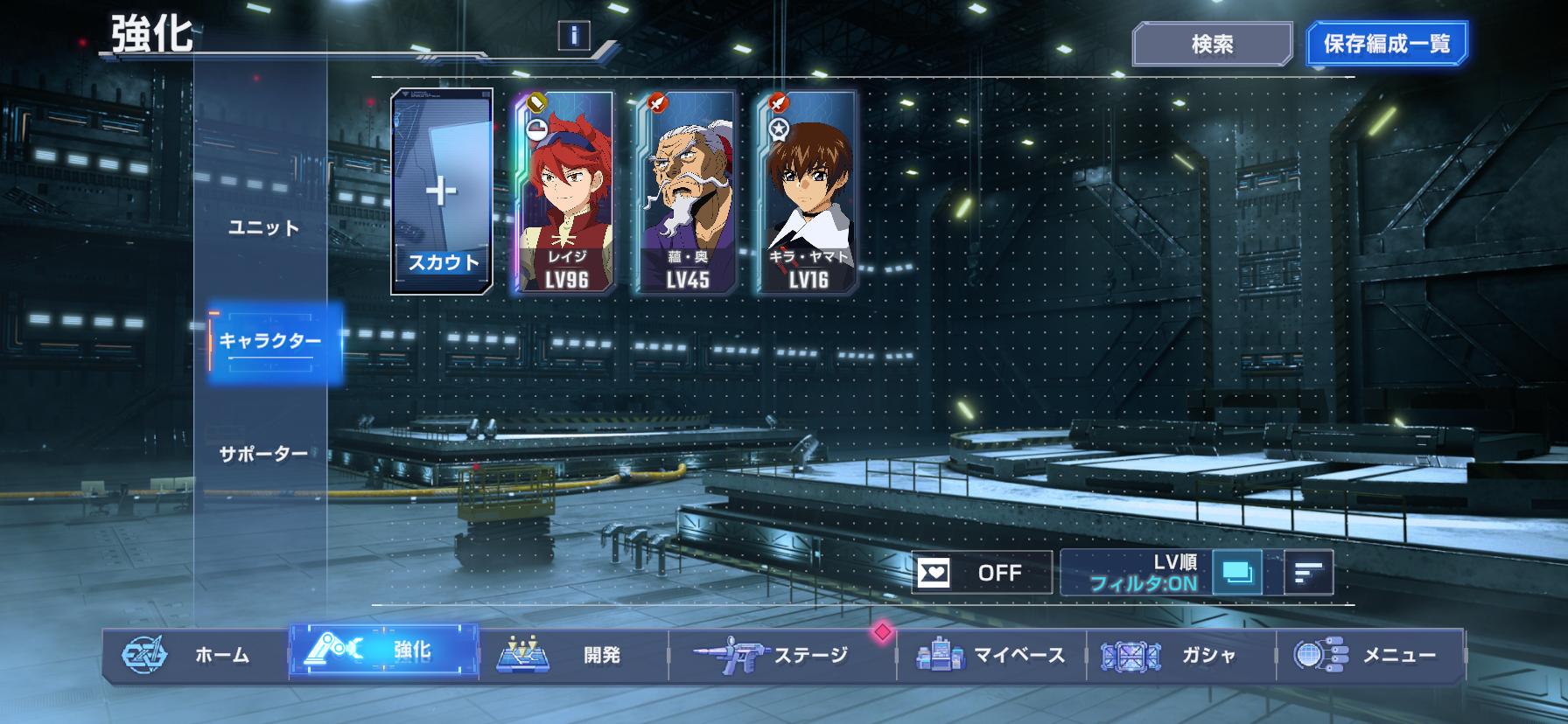Open the 保存編成一覧 saved formations list
1568x724 pixels.
[x=1386, y=44]
